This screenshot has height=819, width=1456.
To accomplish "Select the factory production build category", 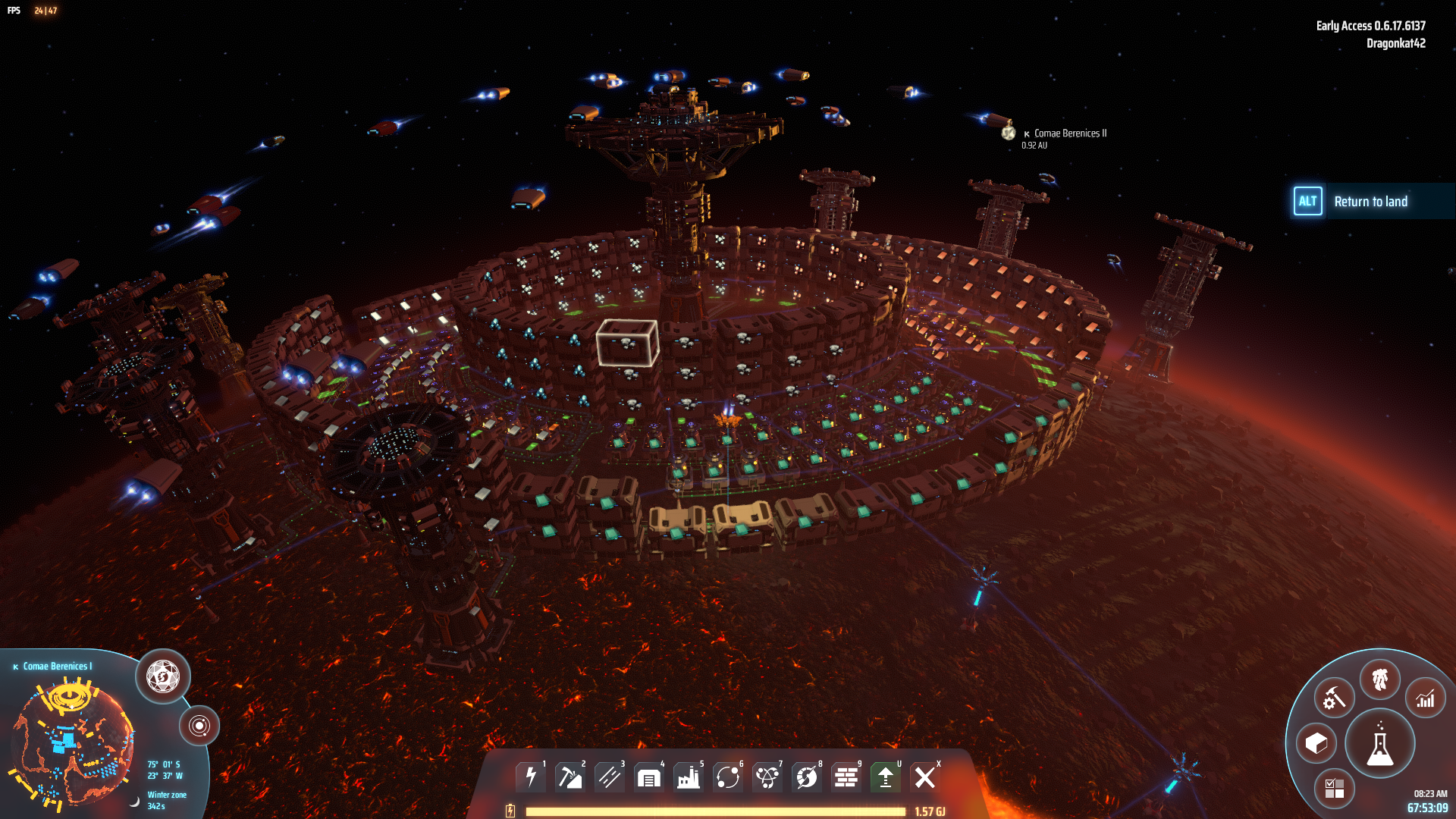I will click(688, 777).
